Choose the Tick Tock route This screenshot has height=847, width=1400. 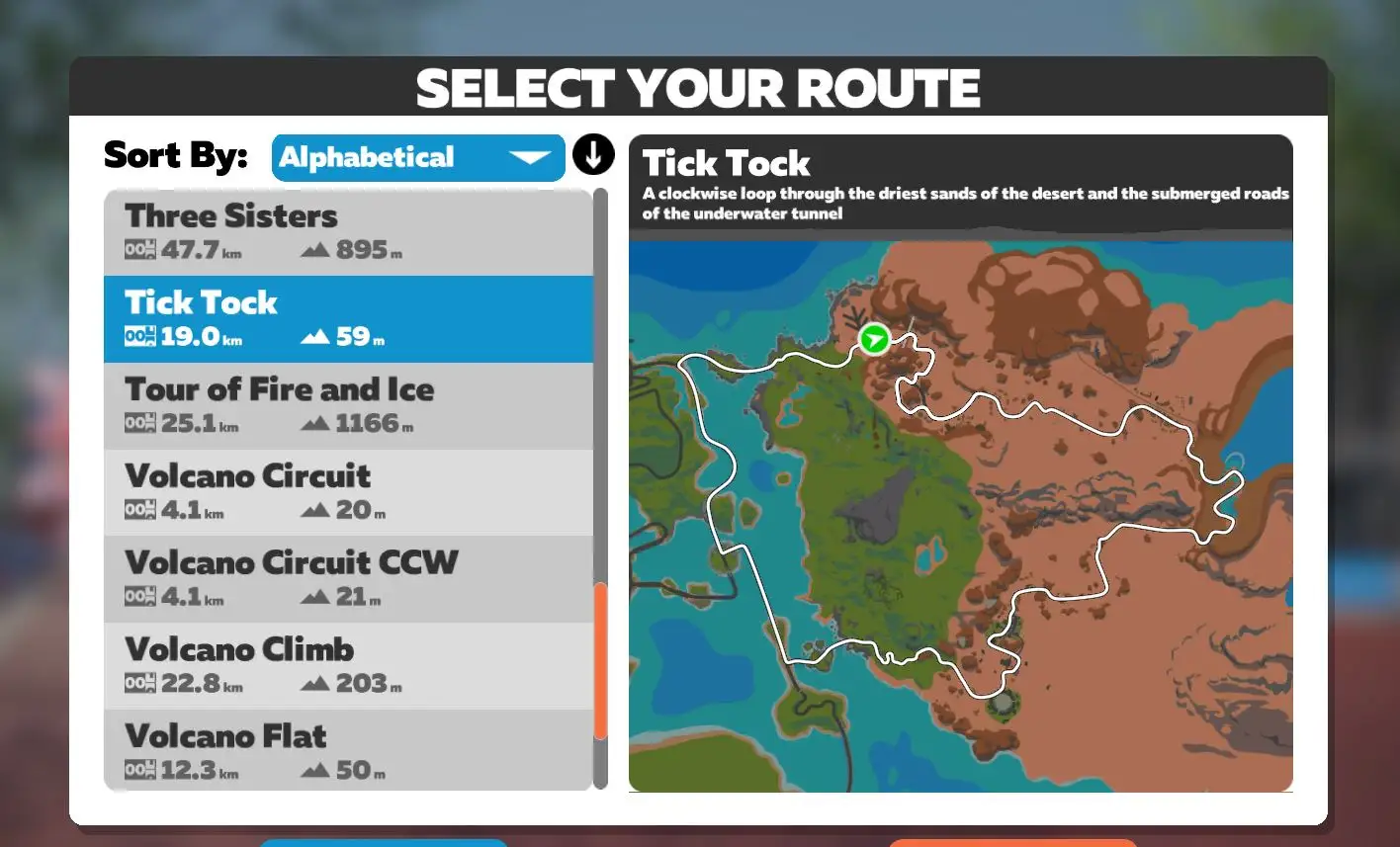coord(348,318)
